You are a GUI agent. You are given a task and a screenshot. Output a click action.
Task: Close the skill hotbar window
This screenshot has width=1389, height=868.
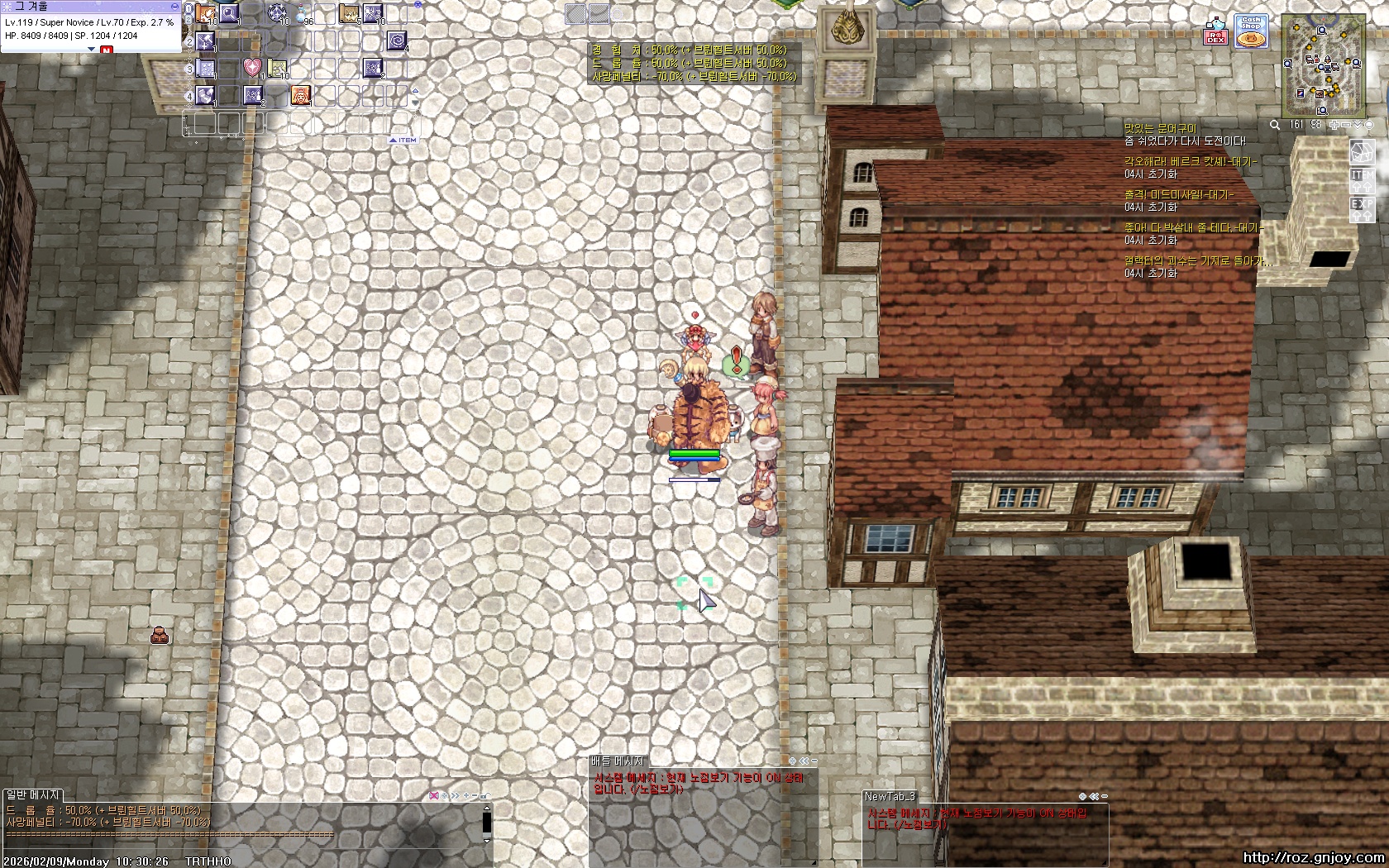pos(418,4)
